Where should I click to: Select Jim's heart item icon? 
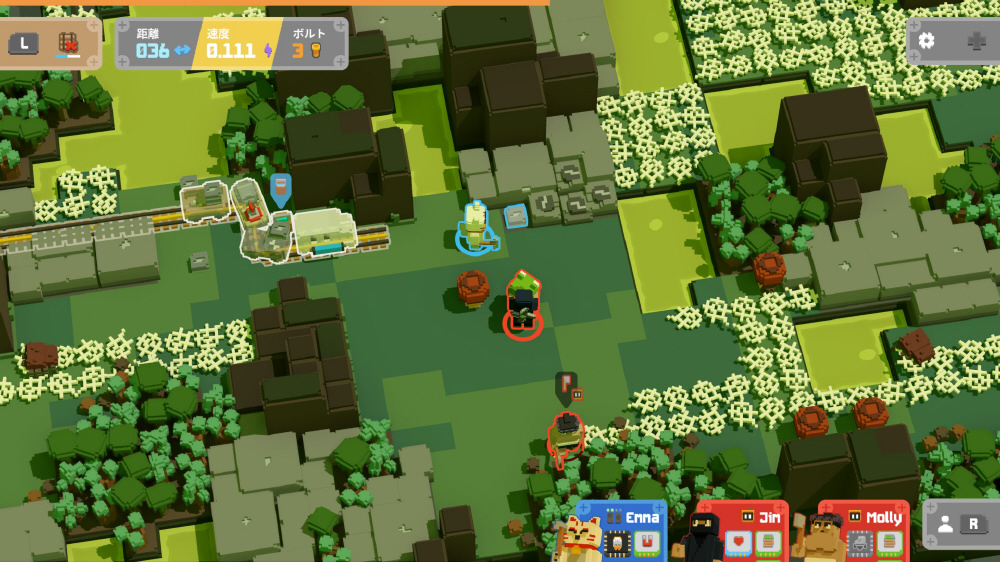[741, 543]
